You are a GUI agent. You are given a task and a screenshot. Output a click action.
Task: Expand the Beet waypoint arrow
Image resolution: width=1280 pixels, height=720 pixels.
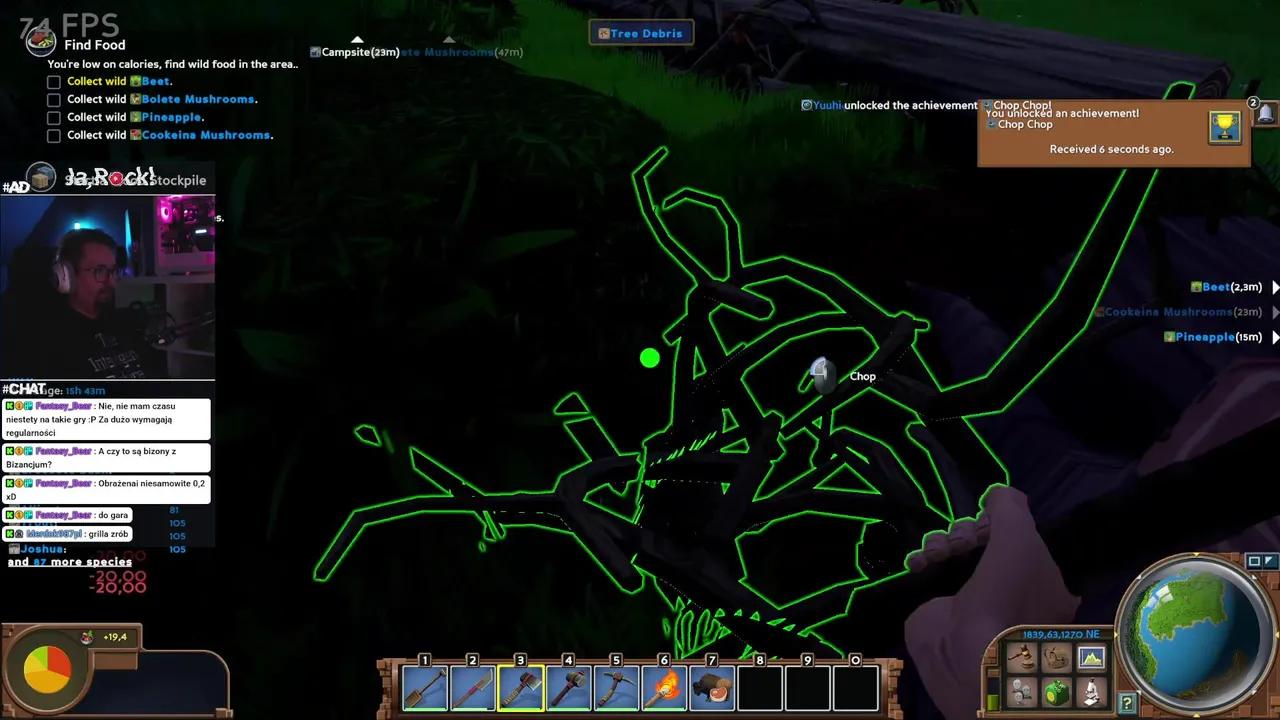[1274, 287]
